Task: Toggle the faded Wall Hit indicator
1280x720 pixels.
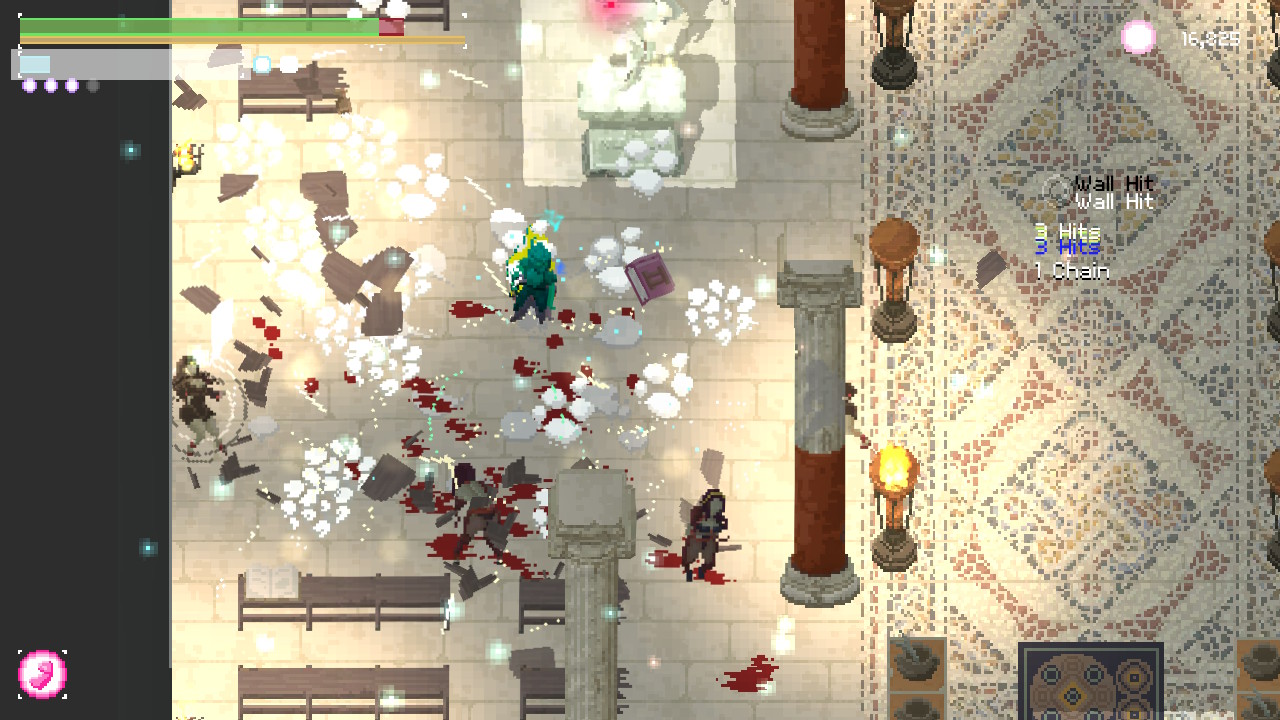Action: pos(1113,183)
